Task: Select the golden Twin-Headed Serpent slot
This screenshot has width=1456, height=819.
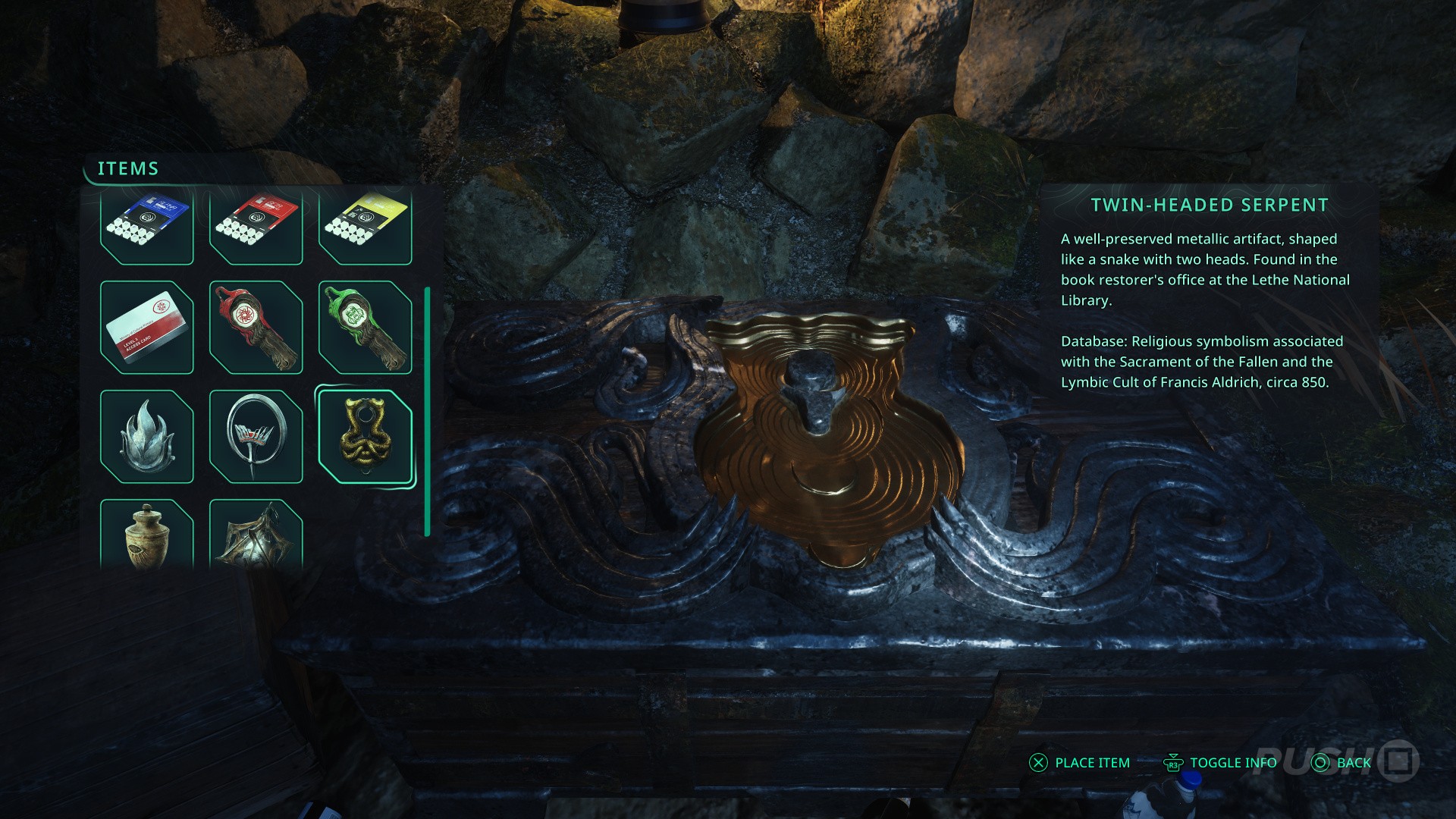Action: (x=365, y=437)
